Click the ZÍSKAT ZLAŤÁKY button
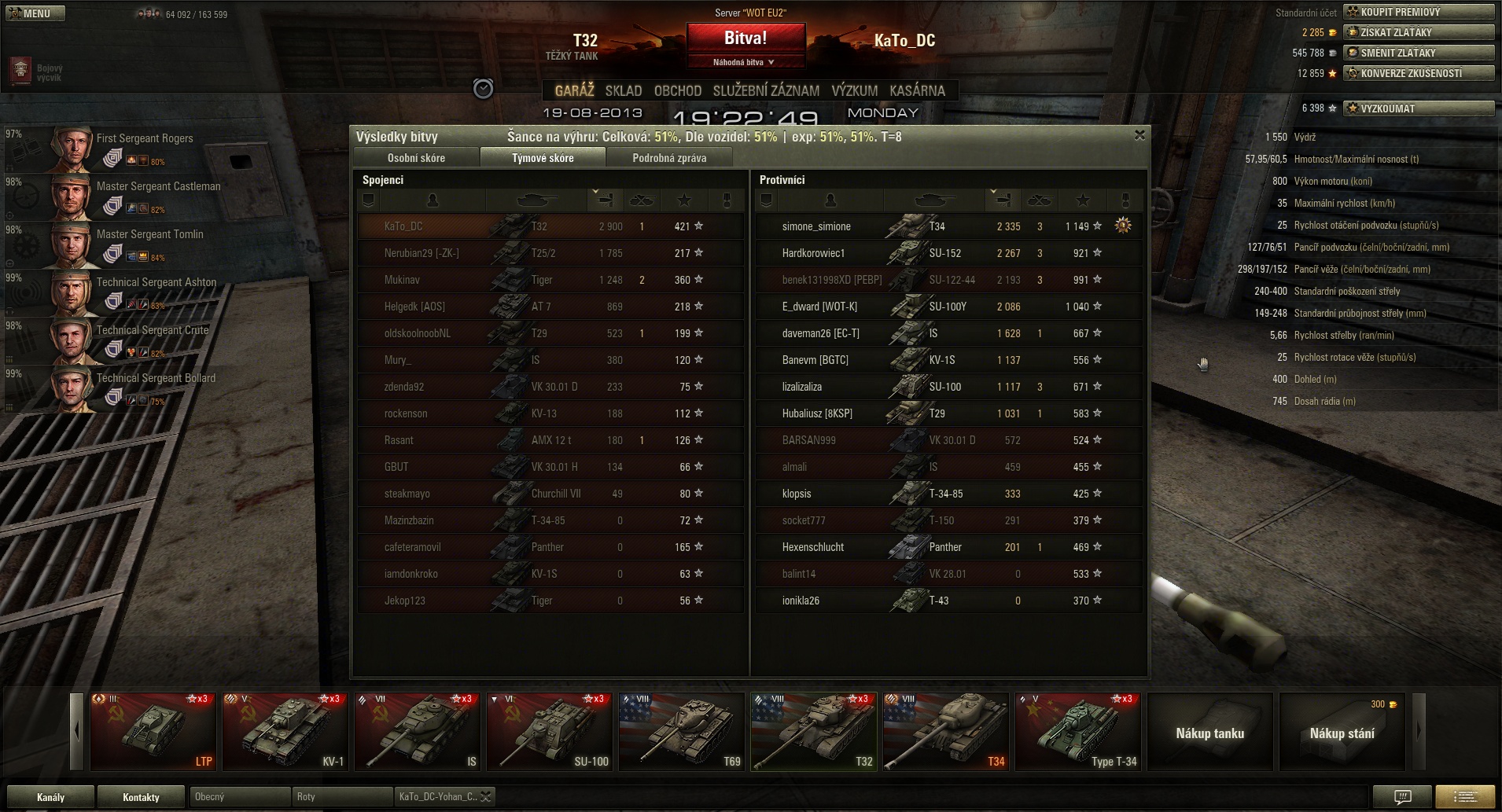The height and width of the screenshot is (812, 1502). point(1418,32)
